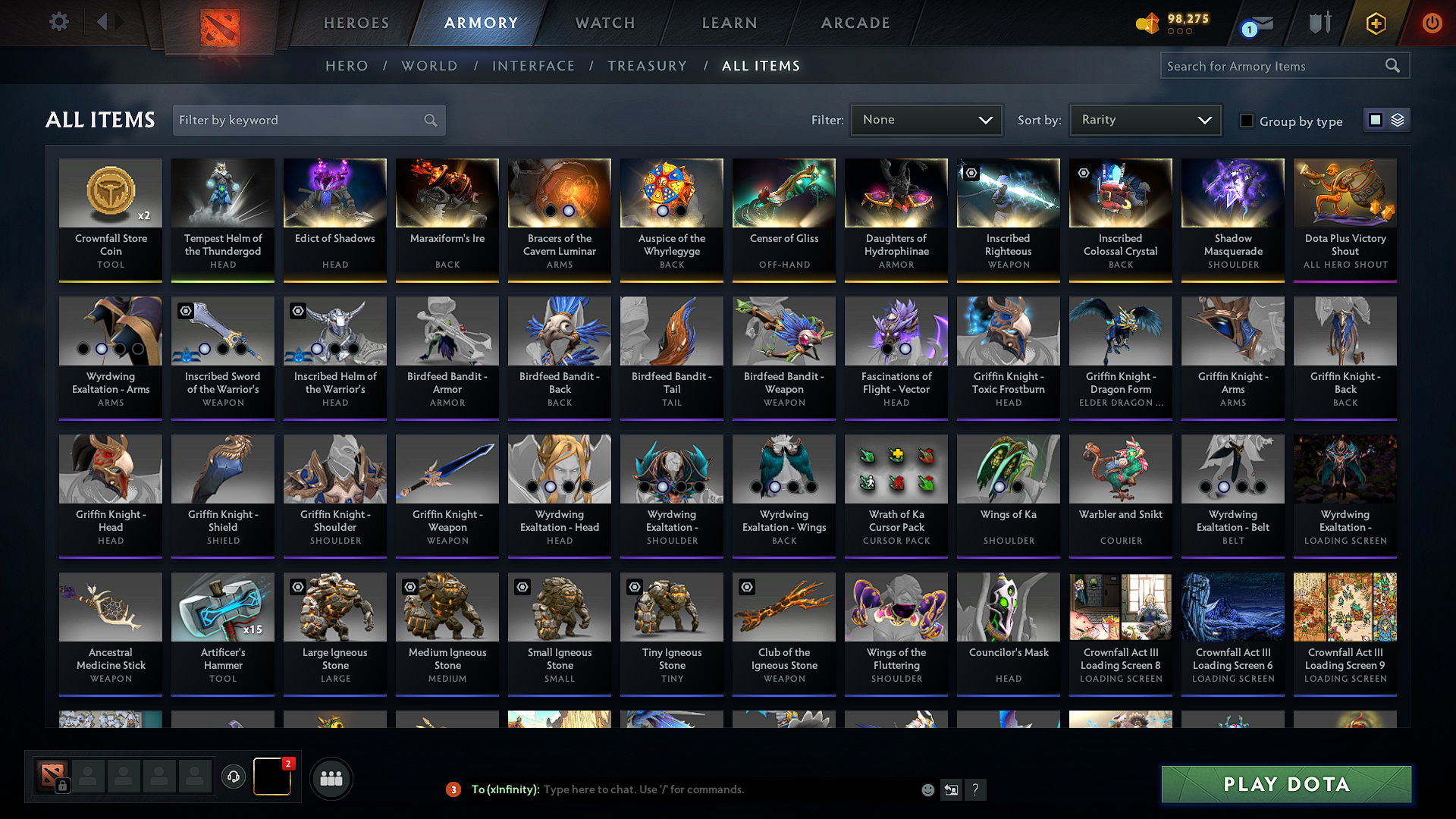Open the Filter dropdown set to None
The width and height of the screenshot is (1456, 819).
point(926,119)
